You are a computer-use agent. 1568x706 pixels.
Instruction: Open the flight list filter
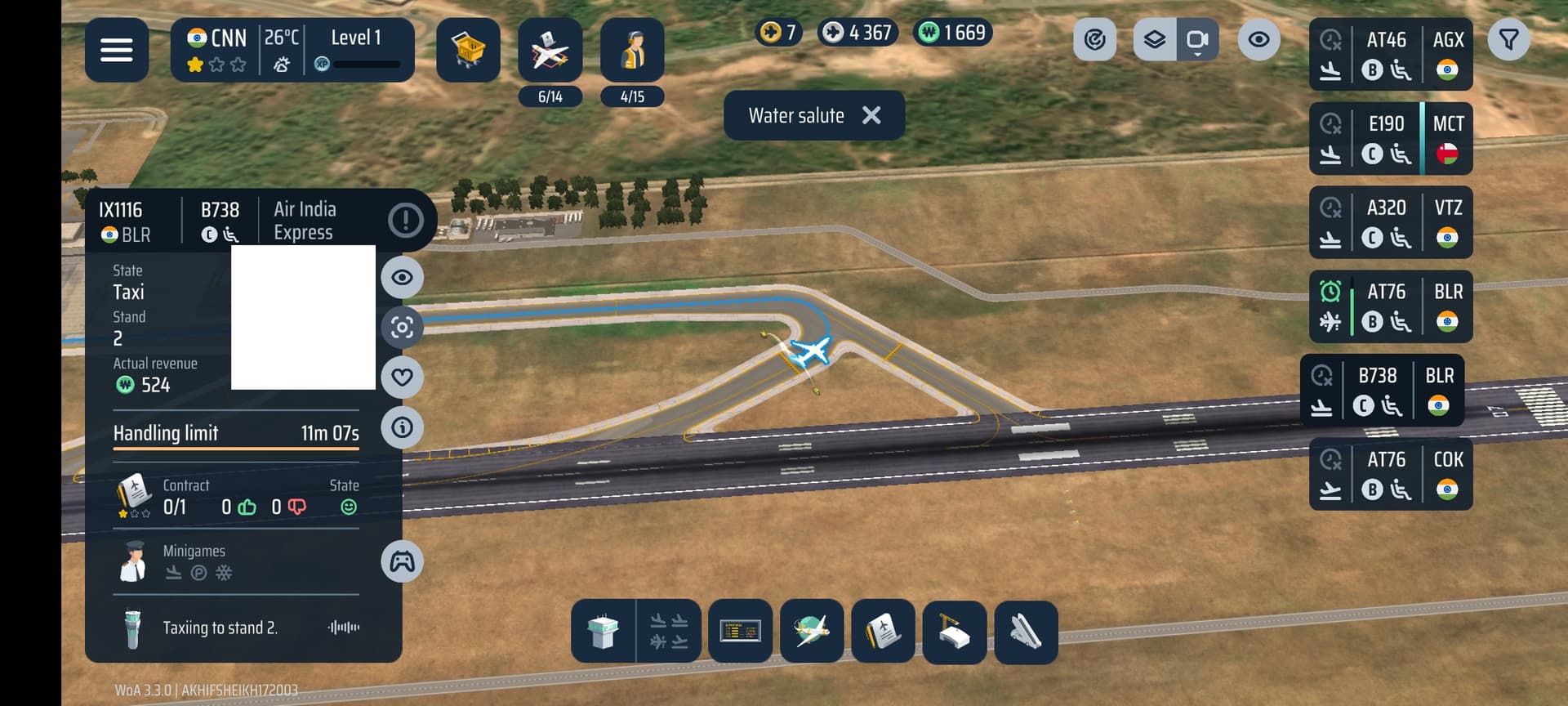(1508, 39)
